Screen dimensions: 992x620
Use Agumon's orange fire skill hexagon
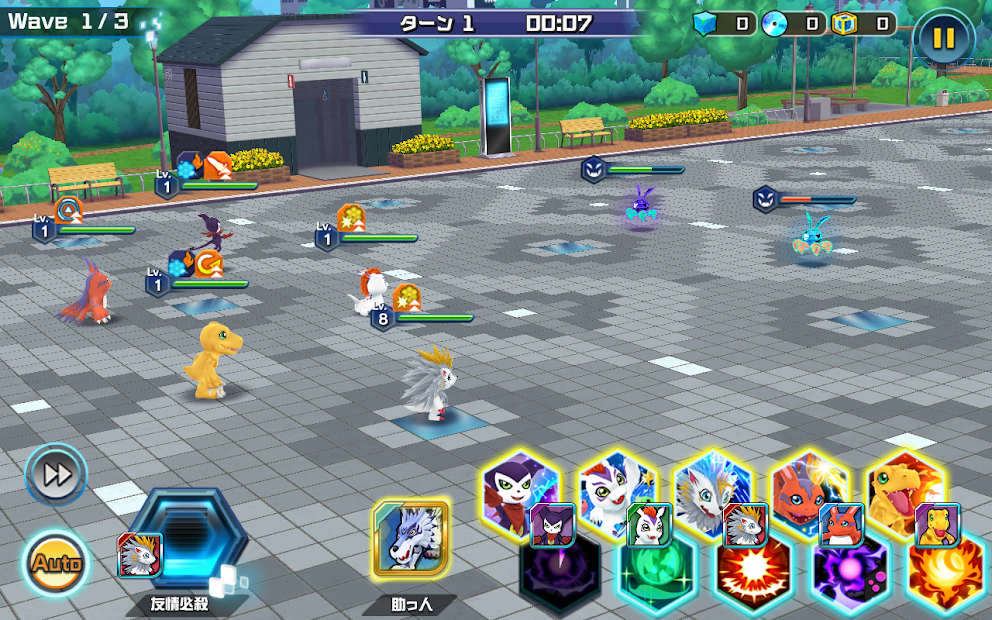[945, 577]
